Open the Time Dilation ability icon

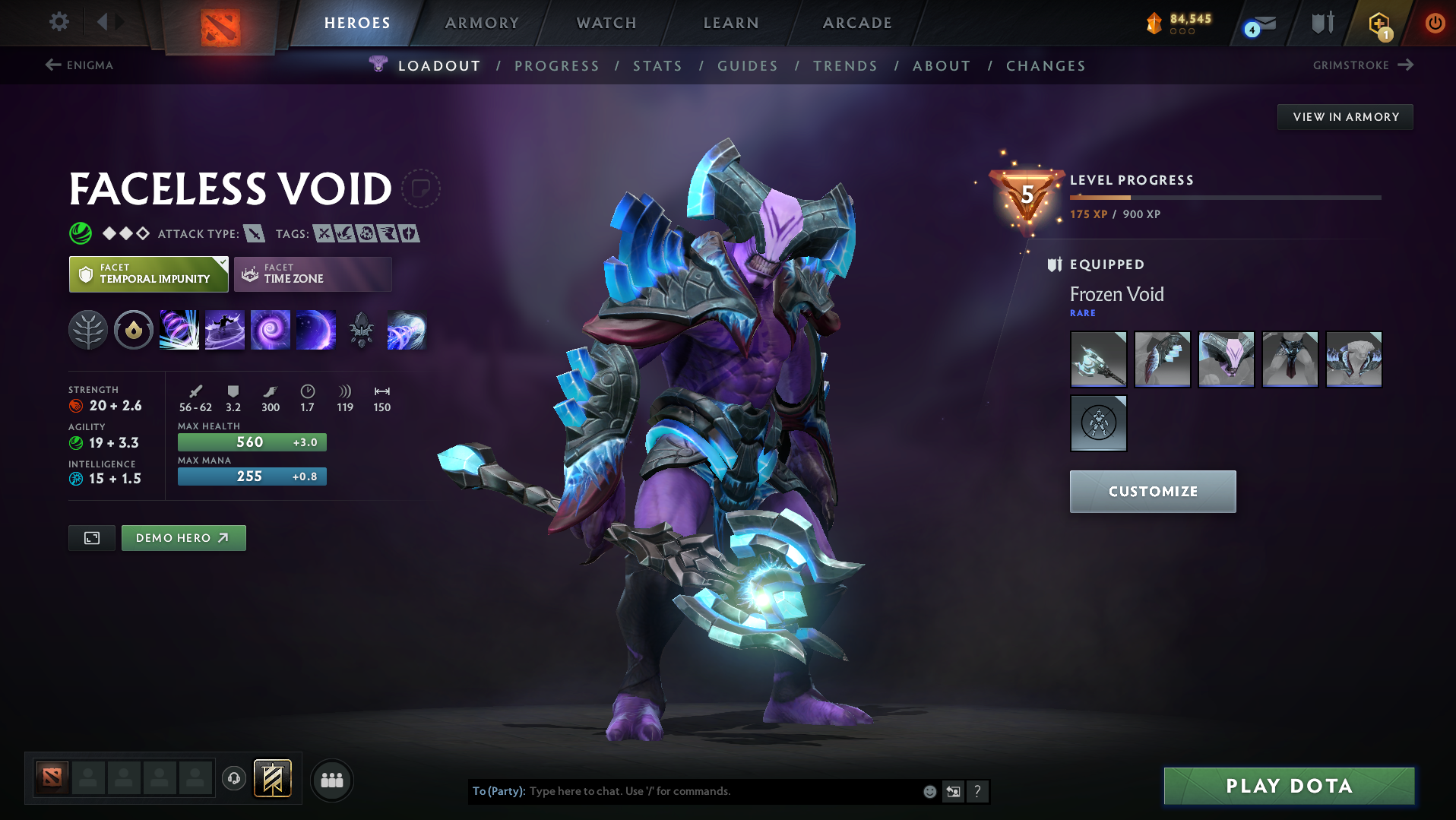coord(225,330)
